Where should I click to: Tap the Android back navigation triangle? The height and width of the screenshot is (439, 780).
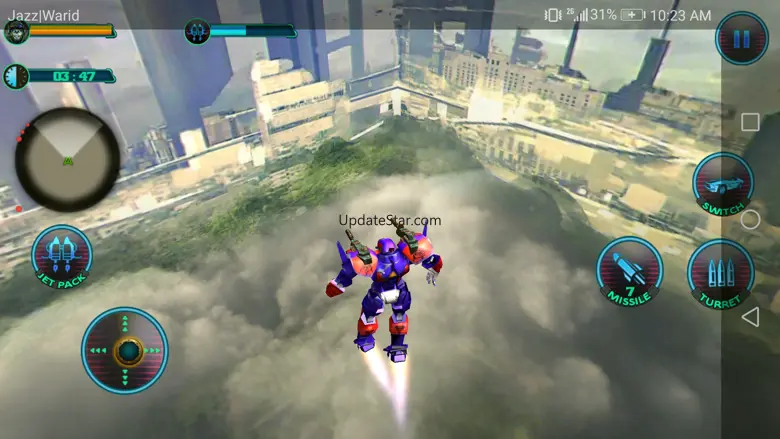pos(750,317)
